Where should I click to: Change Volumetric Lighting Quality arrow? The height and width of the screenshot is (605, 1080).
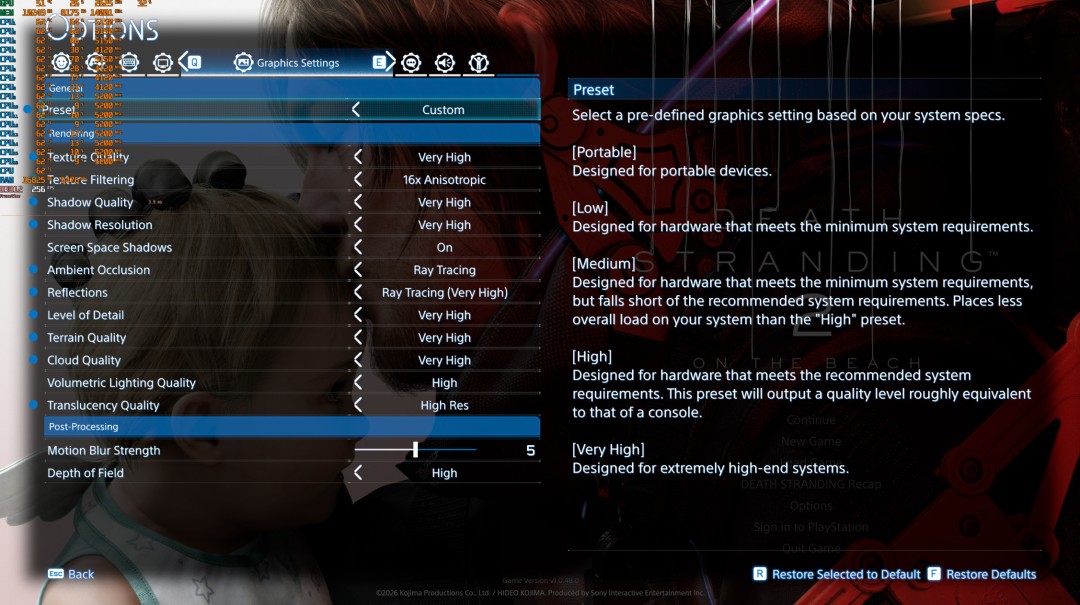357,382
